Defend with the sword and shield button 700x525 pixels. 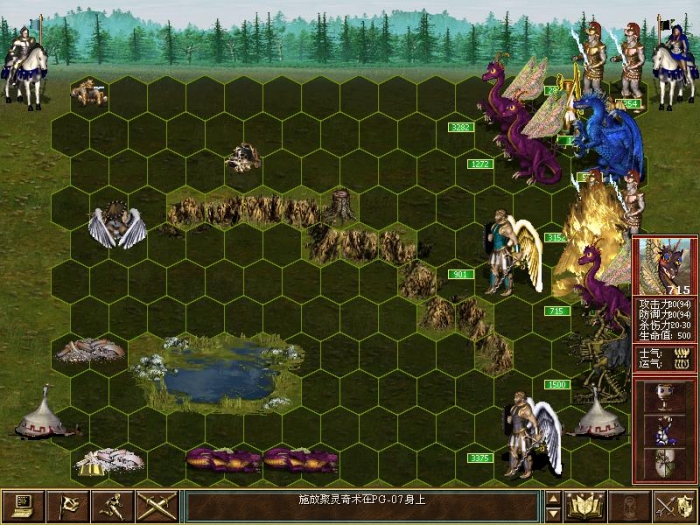pyautogui.click(x=674, y=506)
